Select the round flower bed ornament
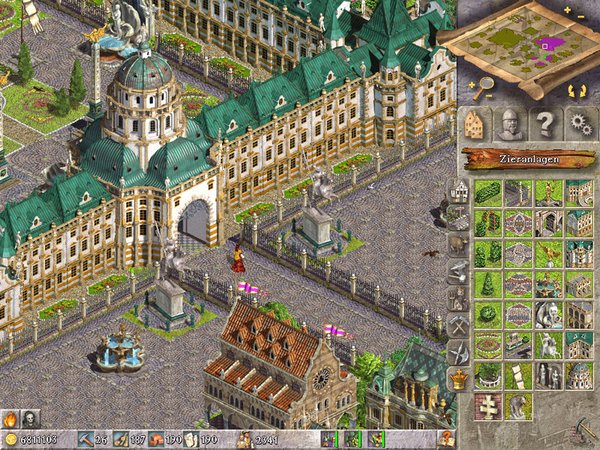The image size is (600, 450). pos(488,345)
